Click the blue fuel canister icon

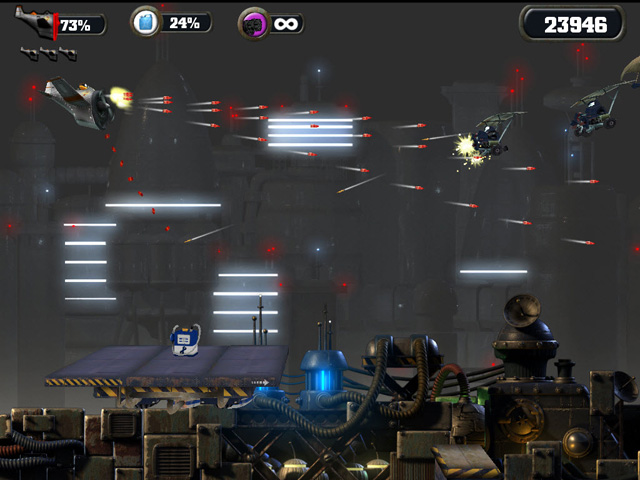click(x=146, y=22)
